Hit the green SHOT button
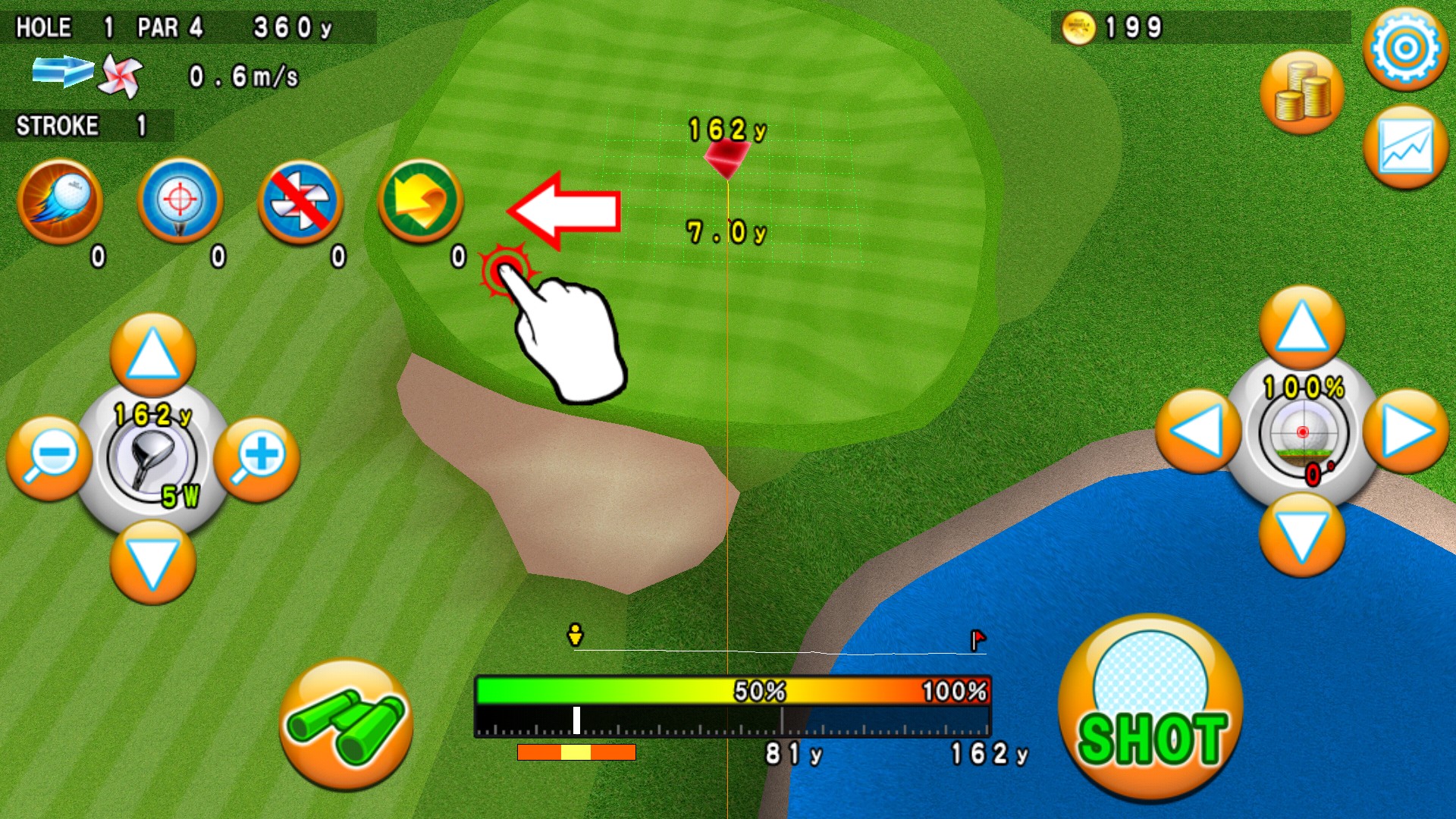The height and width of the screenshot is (819, 1456). pyautogui.click(x=1150, y=707)
